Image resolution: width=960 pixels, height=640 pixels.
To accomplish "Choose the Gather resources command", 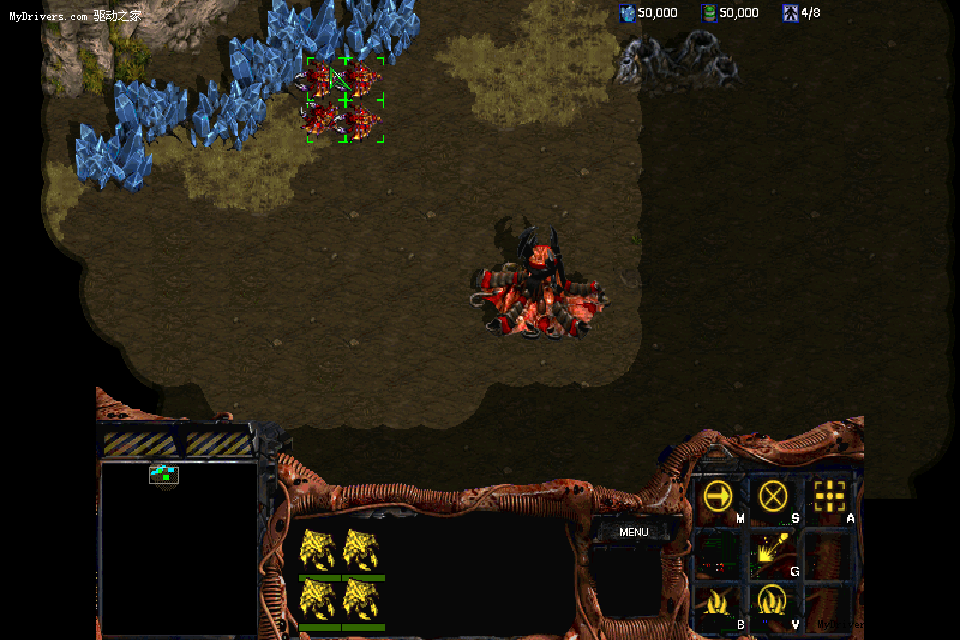I will coord(773,550).
